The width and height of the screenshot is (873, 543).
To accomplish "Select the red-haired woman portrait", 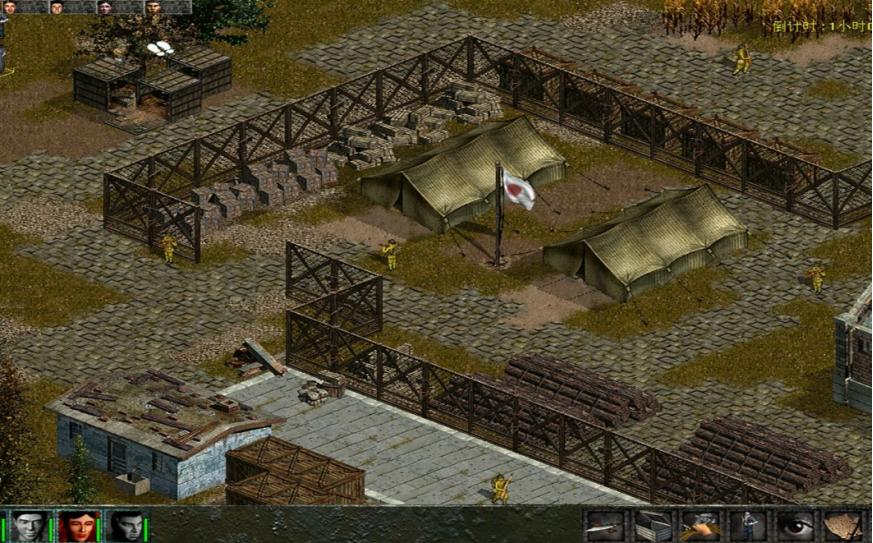I will (77, 526).
